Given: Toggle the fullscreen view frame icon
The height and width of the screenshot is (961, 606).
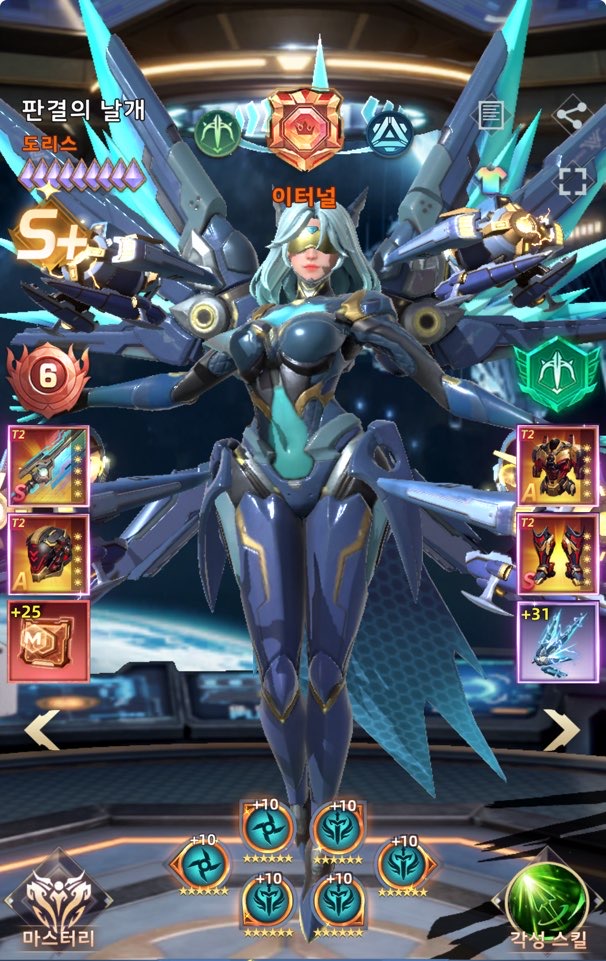Looking at the screenshot, I should 572,181.
